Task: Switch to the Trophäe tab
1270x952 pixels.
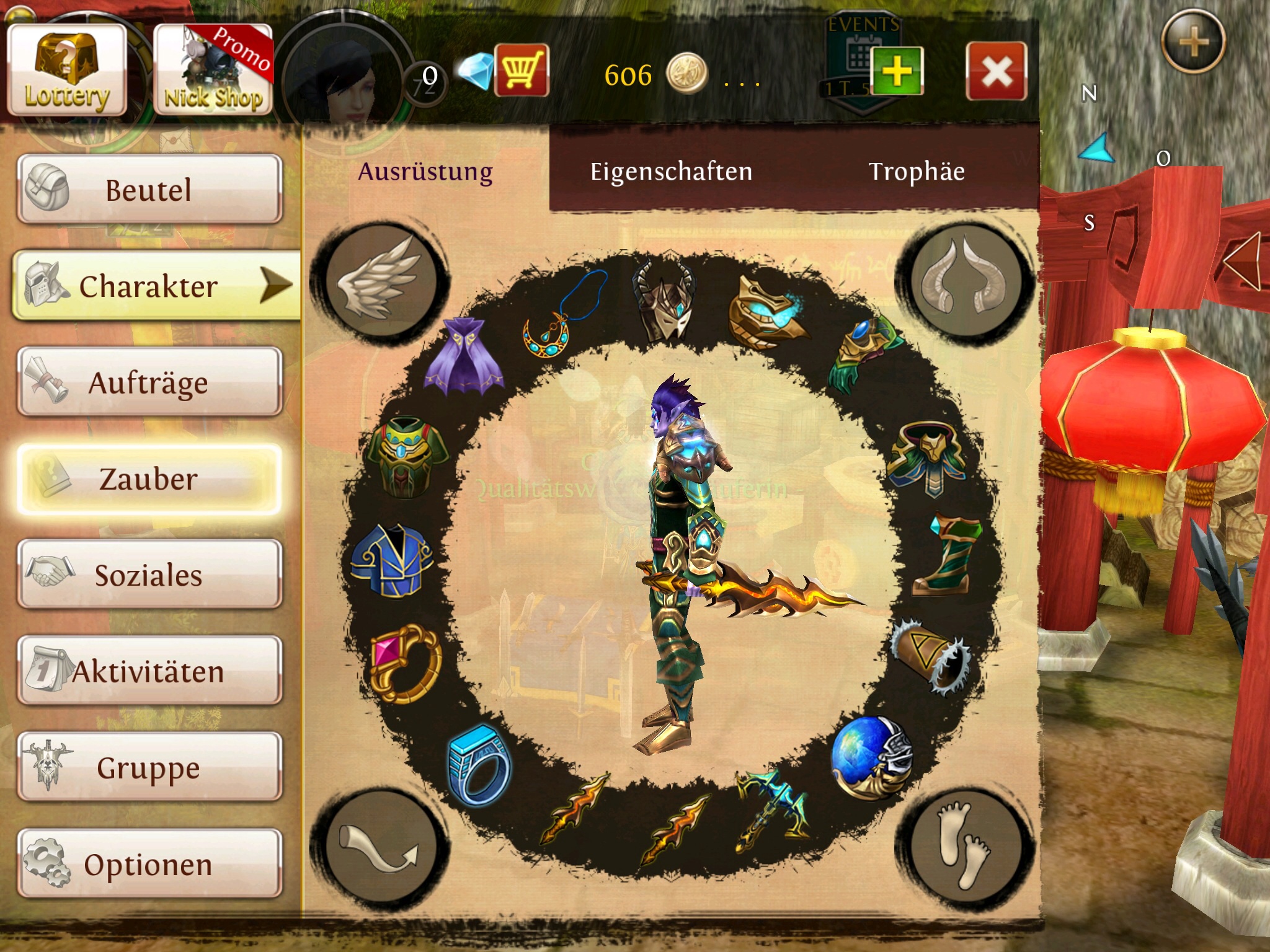Action: point(917,172)
